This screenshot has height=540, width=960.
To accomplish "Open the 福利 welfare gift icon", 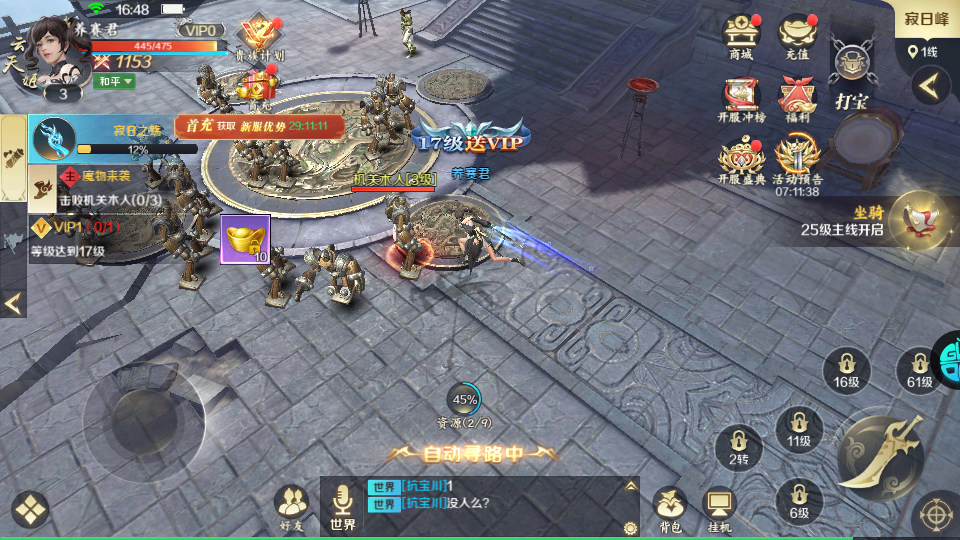I will [797, 100].
